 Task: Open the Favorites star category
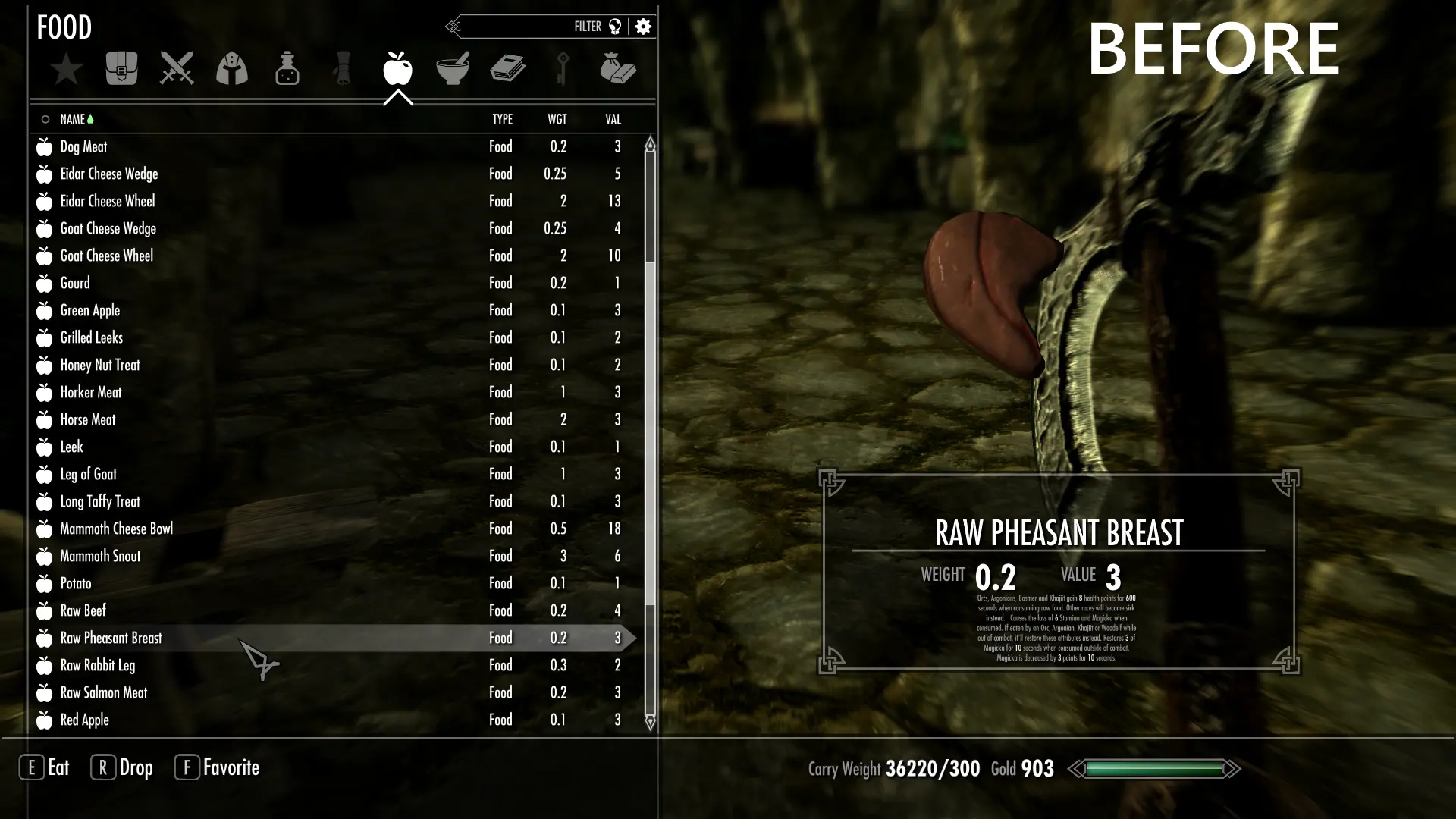(x=67, y=68)
